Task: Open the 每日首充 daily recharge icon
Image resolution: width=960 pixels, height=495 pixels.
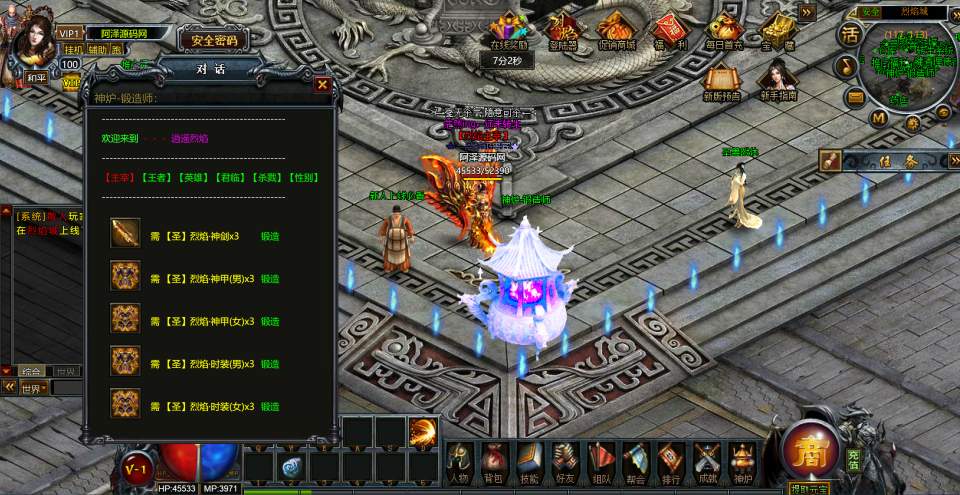Action: (x=723, y=30)
